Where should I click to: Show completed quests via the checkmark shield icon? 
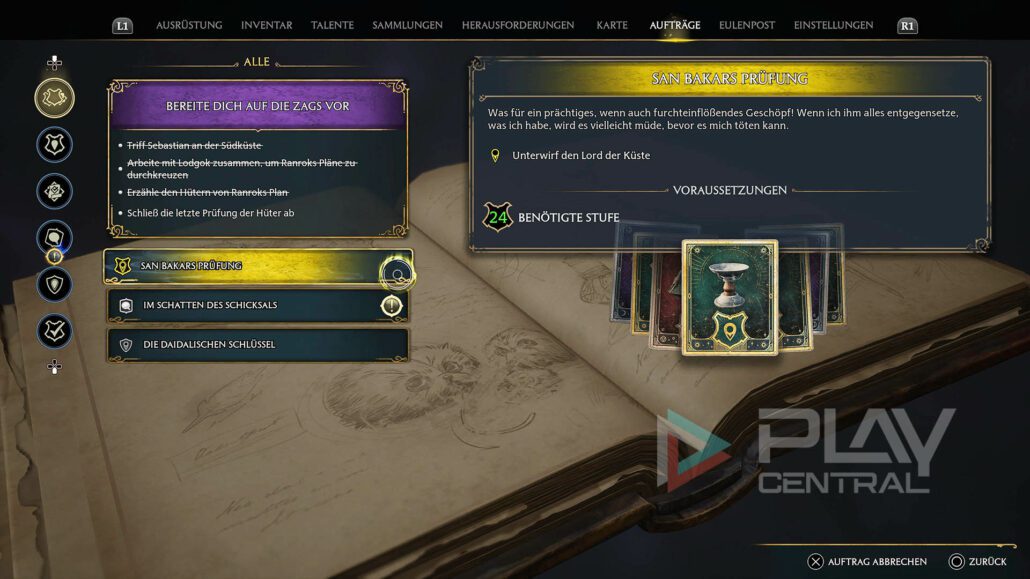point(54,331)
